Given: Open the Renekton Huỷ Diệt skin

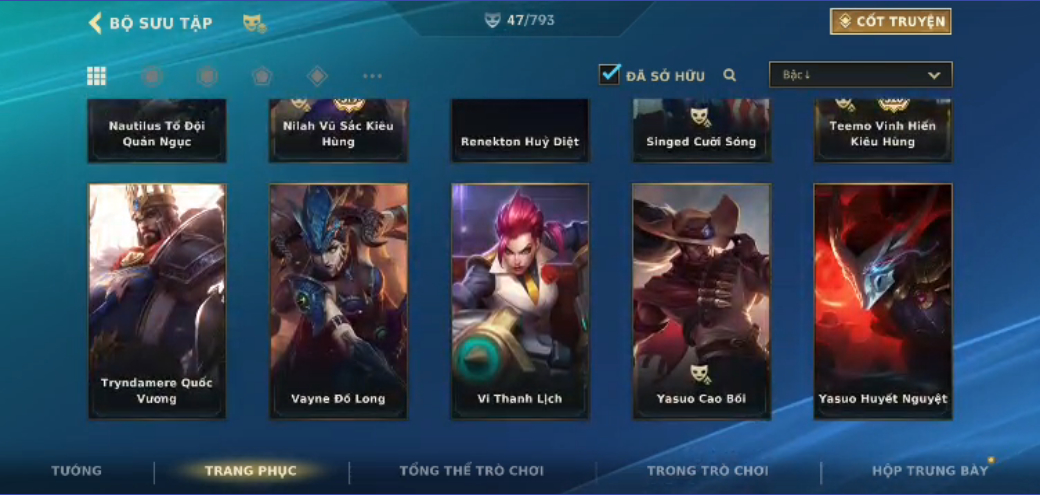Looking at the screenshot, I should tap(520, 131).
